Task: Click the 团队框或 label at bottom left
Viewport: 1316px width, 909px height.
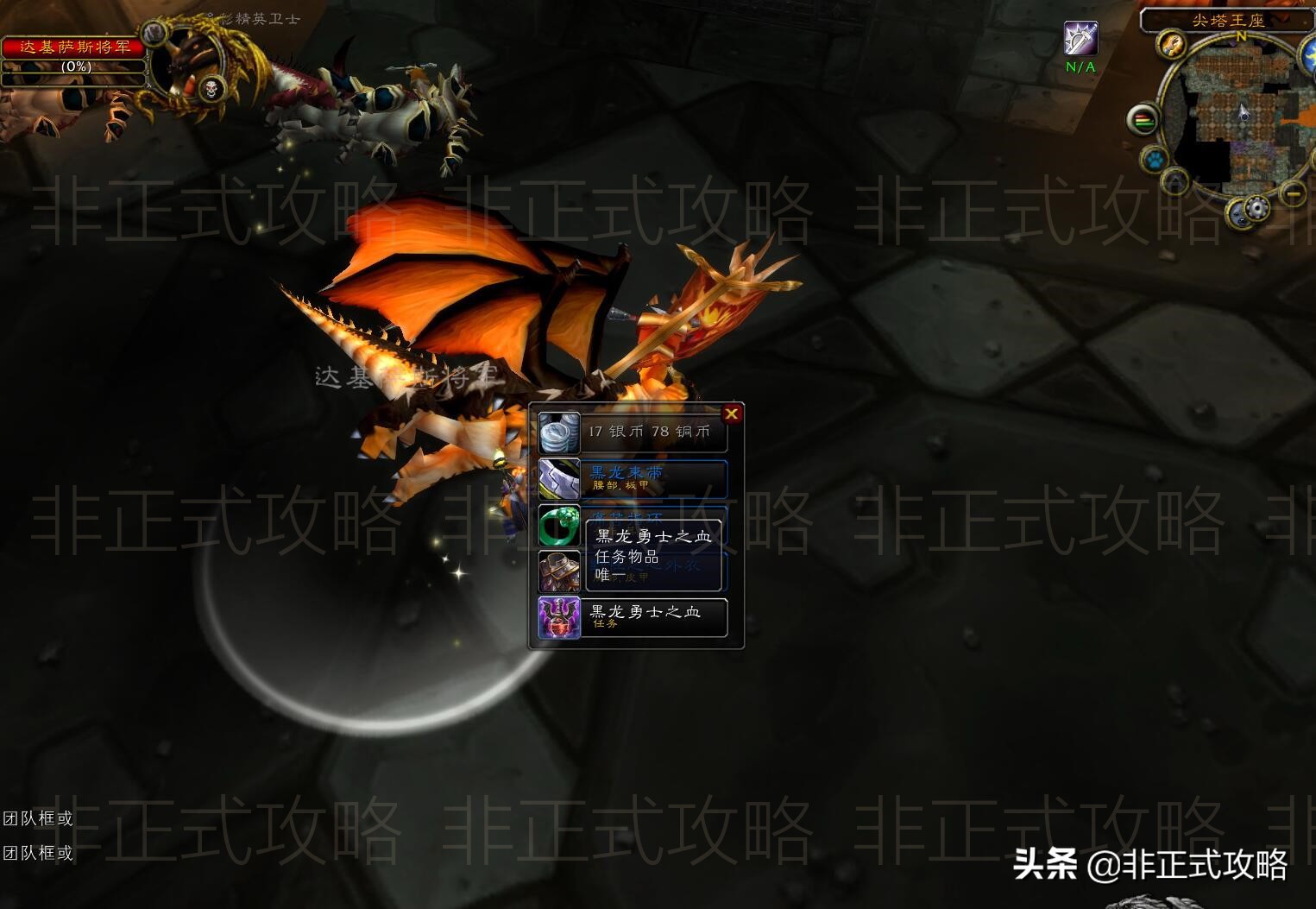Action: point(36,818)
